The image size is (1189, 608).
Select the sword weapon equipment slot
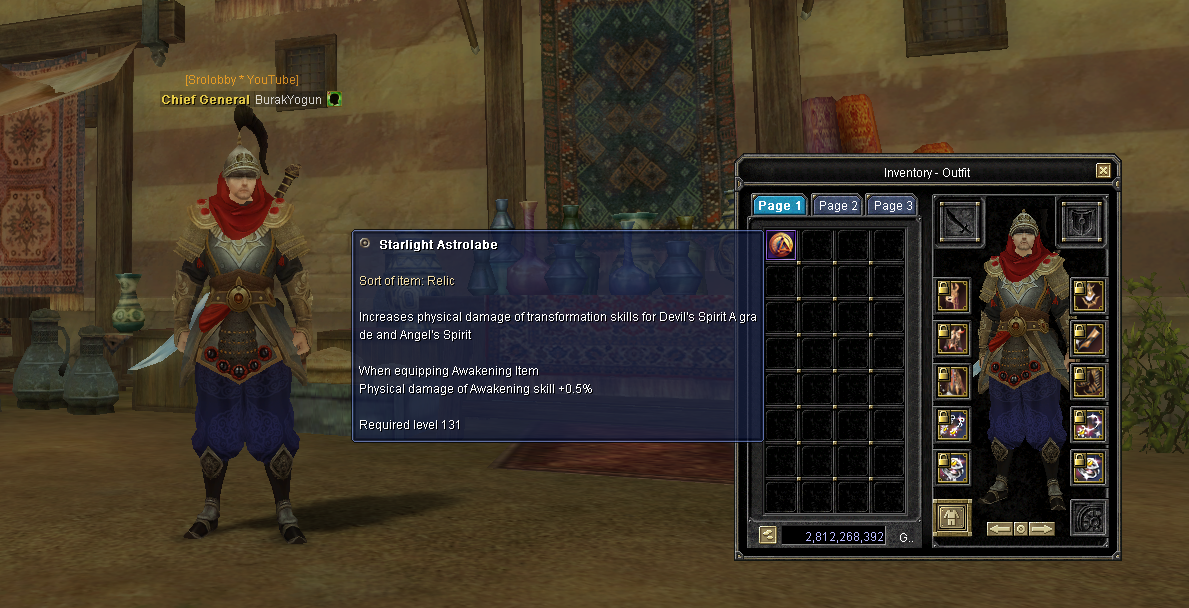pyautogui.click(x=961, y=221)
